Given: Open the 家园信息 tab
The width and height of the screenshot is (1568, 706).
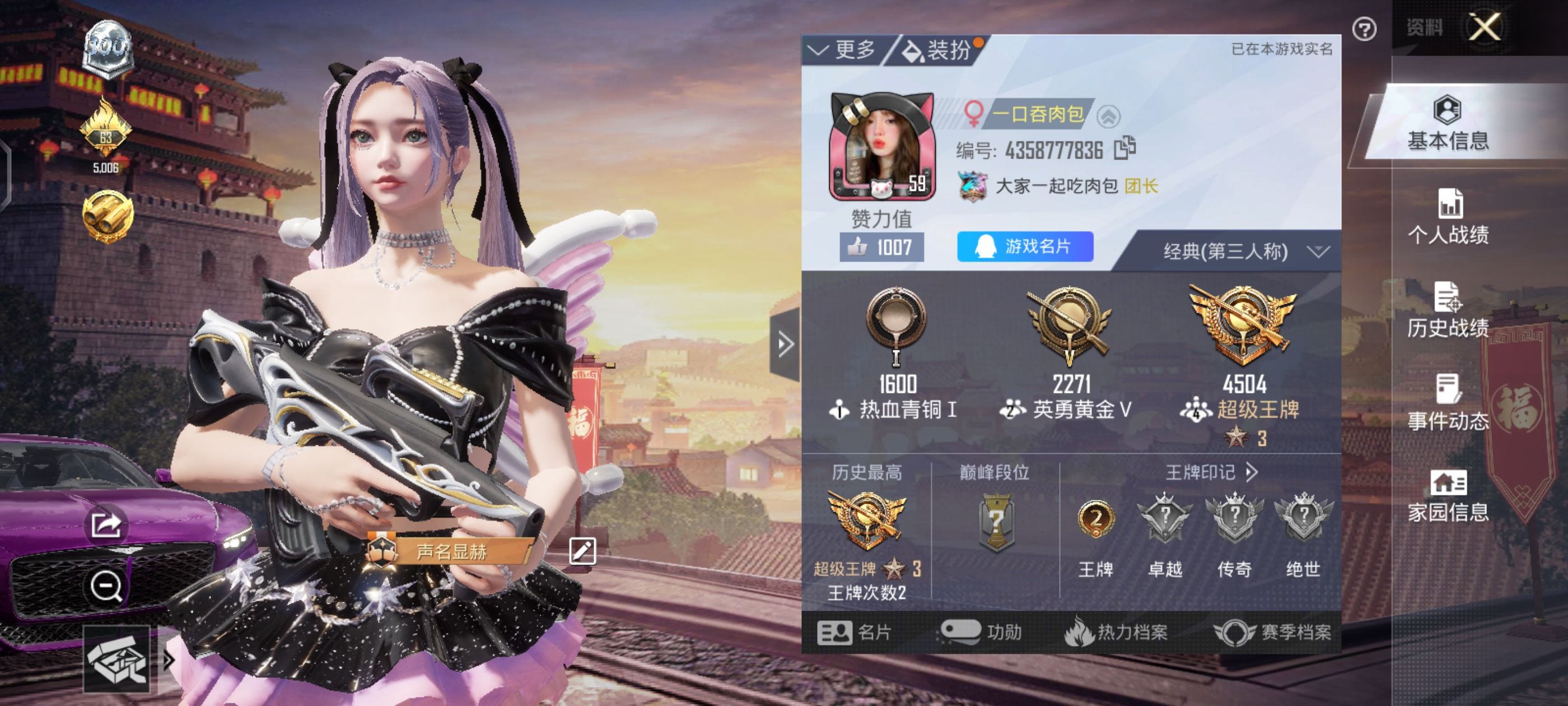Looking at the screenshot, I should tap(1448, 496).
